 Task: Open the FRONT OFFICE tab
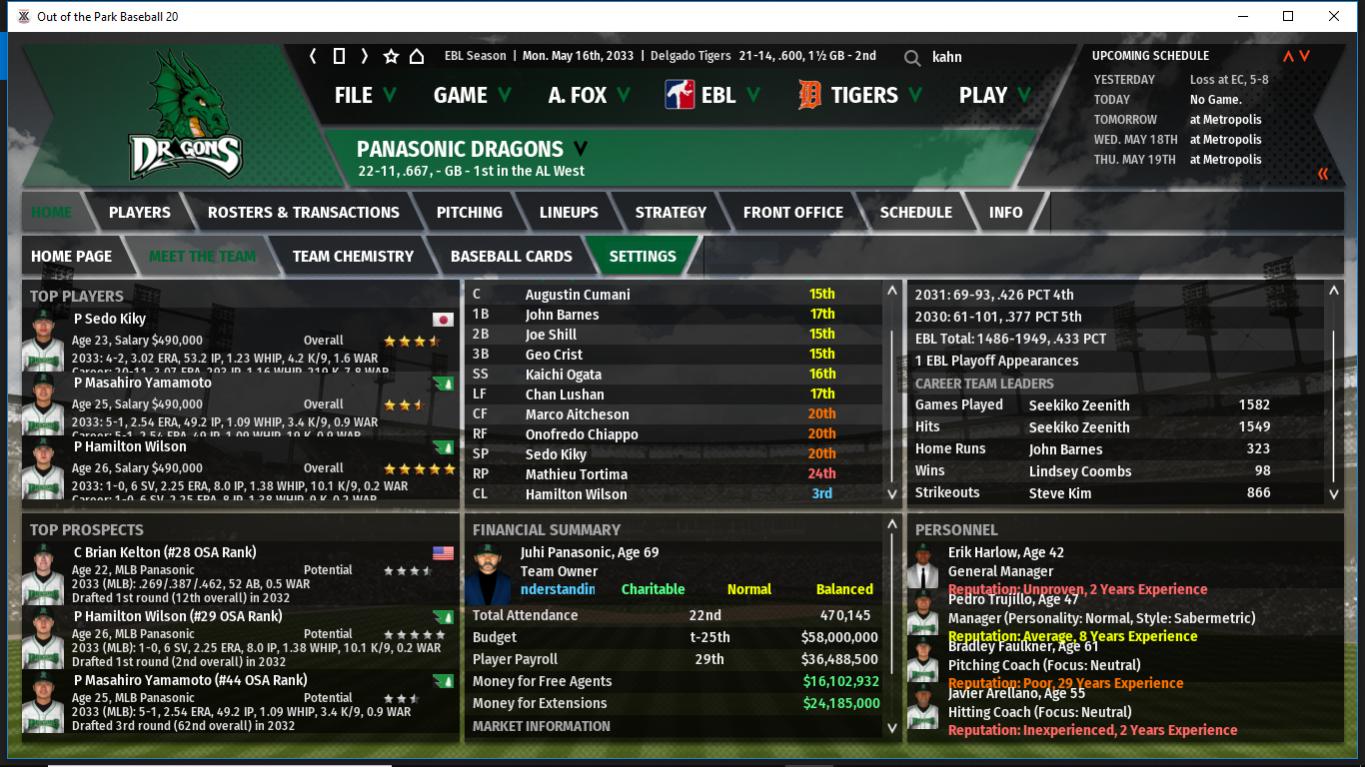coord(792,212)
